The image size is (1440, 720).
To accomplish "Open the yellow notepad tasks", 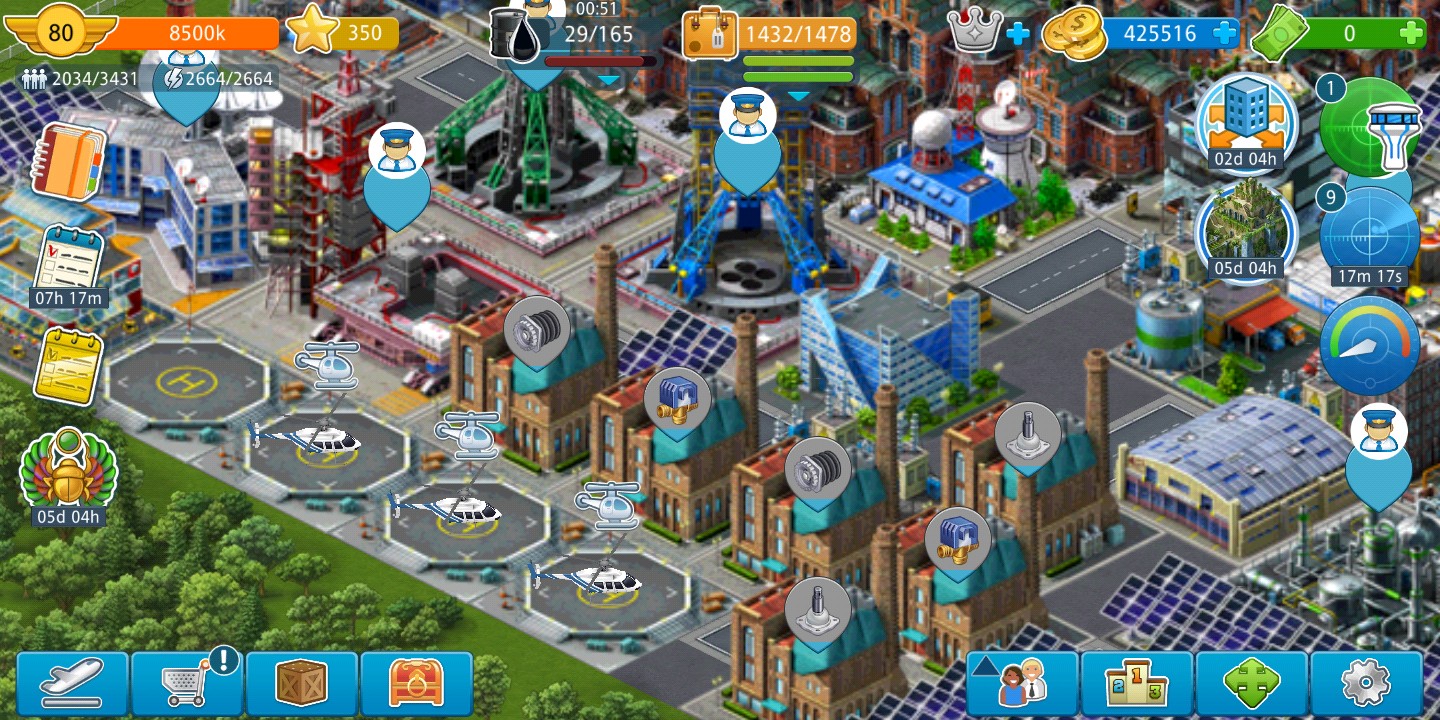I will (x=68, y=365).
